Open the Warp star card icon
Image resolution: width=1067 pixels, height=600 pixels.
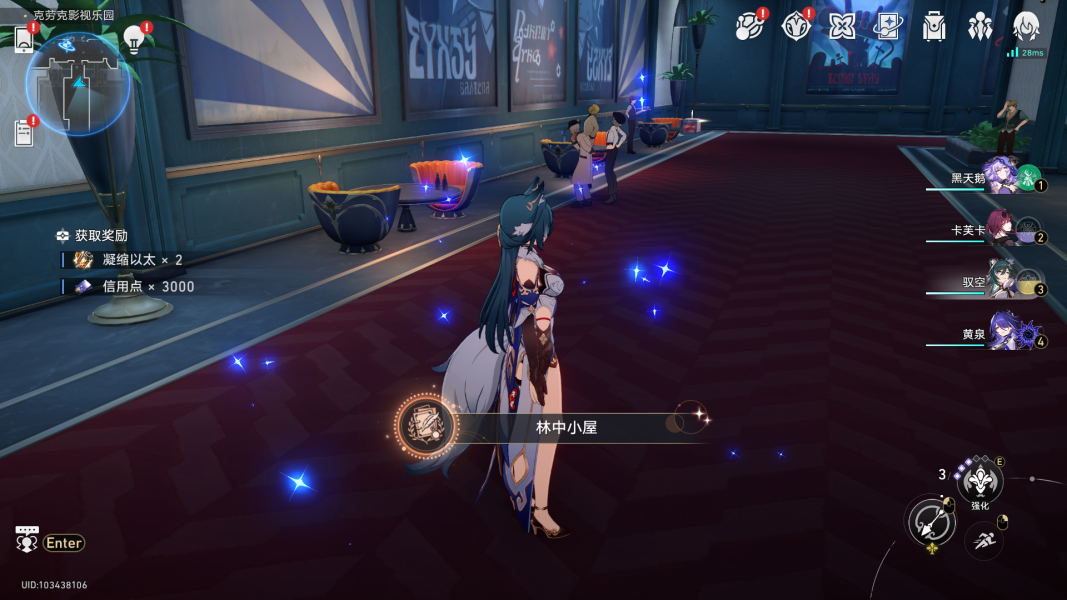(x=888, y=26)
